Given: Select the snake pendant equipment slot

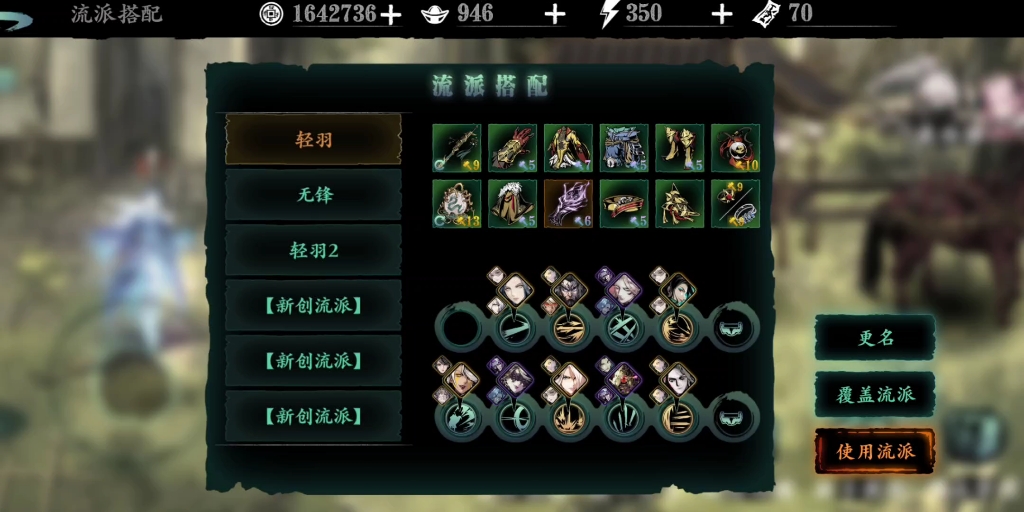Looking at the screenshot, I should 457,204.
